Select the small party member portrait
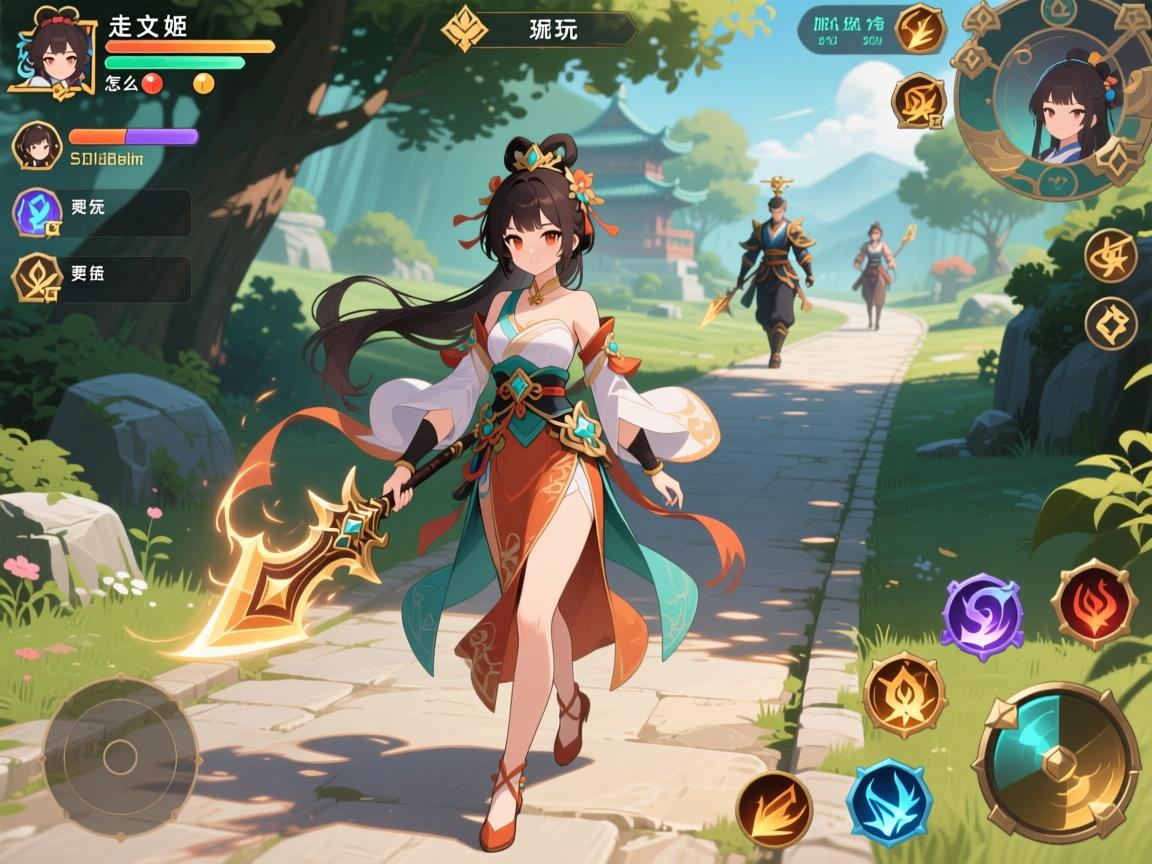 pyautogui.click(x=37, y=146)
